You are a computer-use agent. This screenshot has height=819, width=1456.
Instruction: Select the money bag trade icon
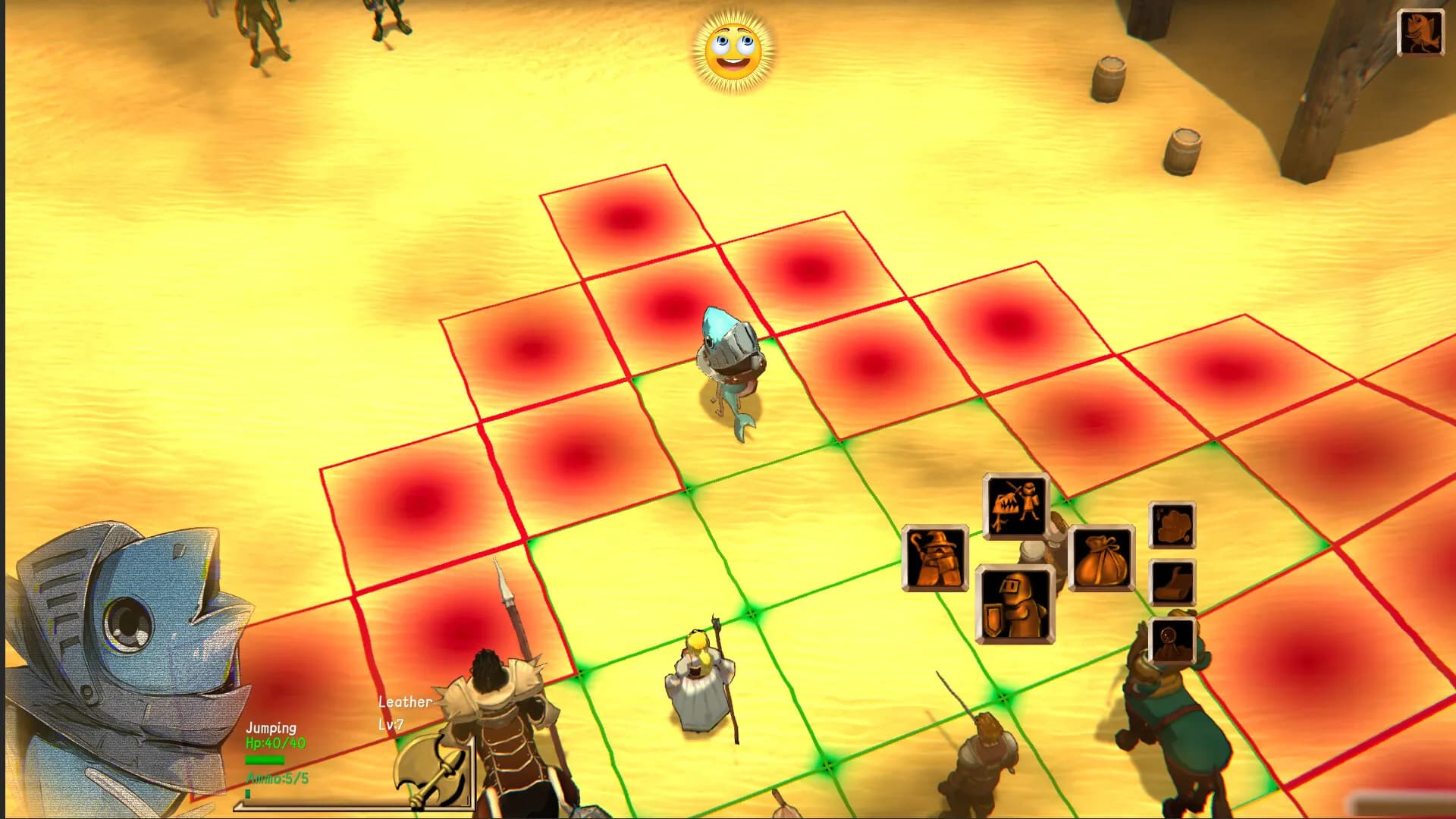1101,557
